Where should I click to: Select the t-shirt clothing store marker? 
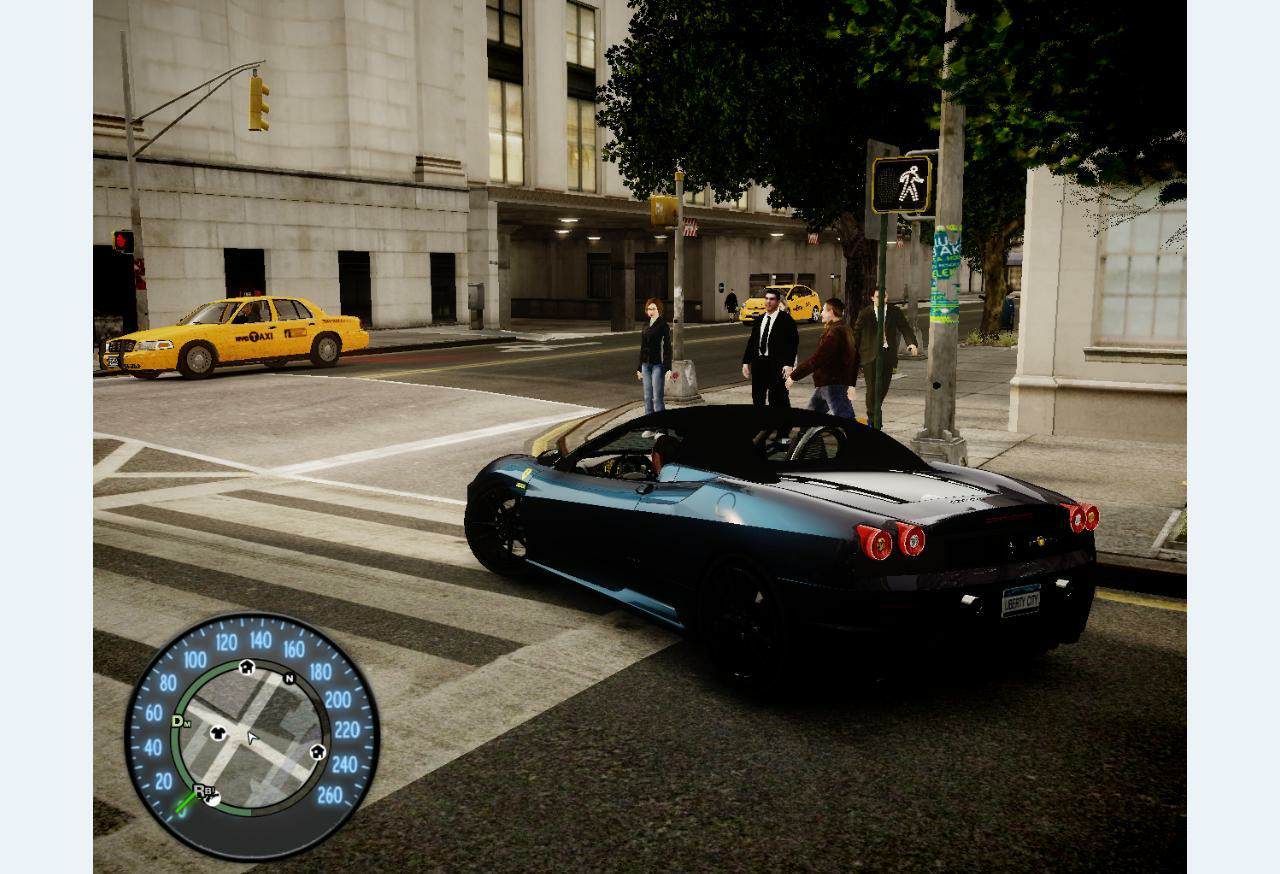click(x=218, y=733)
